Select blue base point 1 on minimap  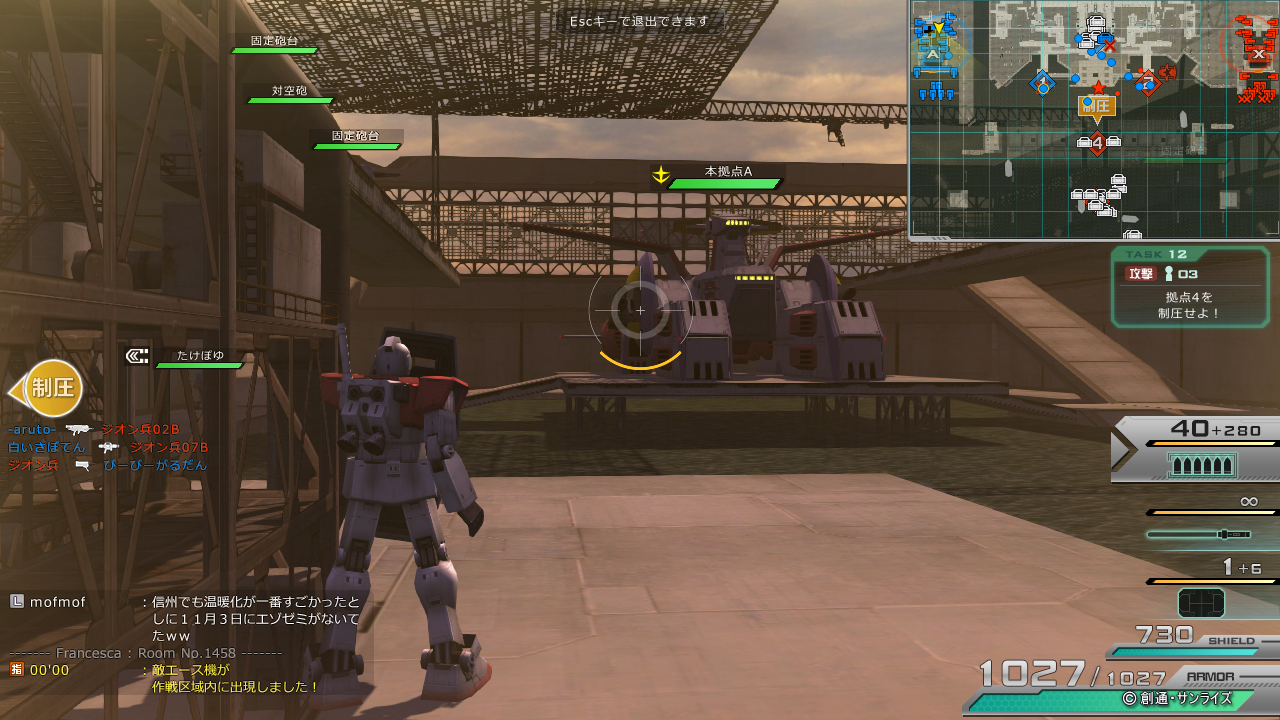[1043, 83]
